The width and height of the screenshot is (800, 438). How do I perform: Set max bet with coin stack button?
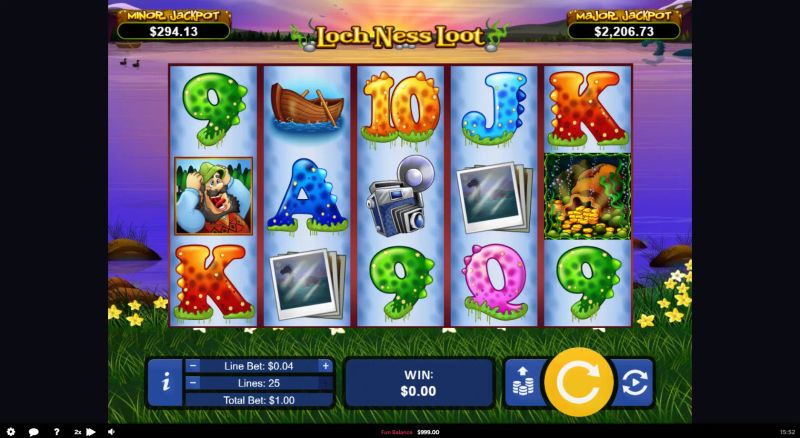522,383
